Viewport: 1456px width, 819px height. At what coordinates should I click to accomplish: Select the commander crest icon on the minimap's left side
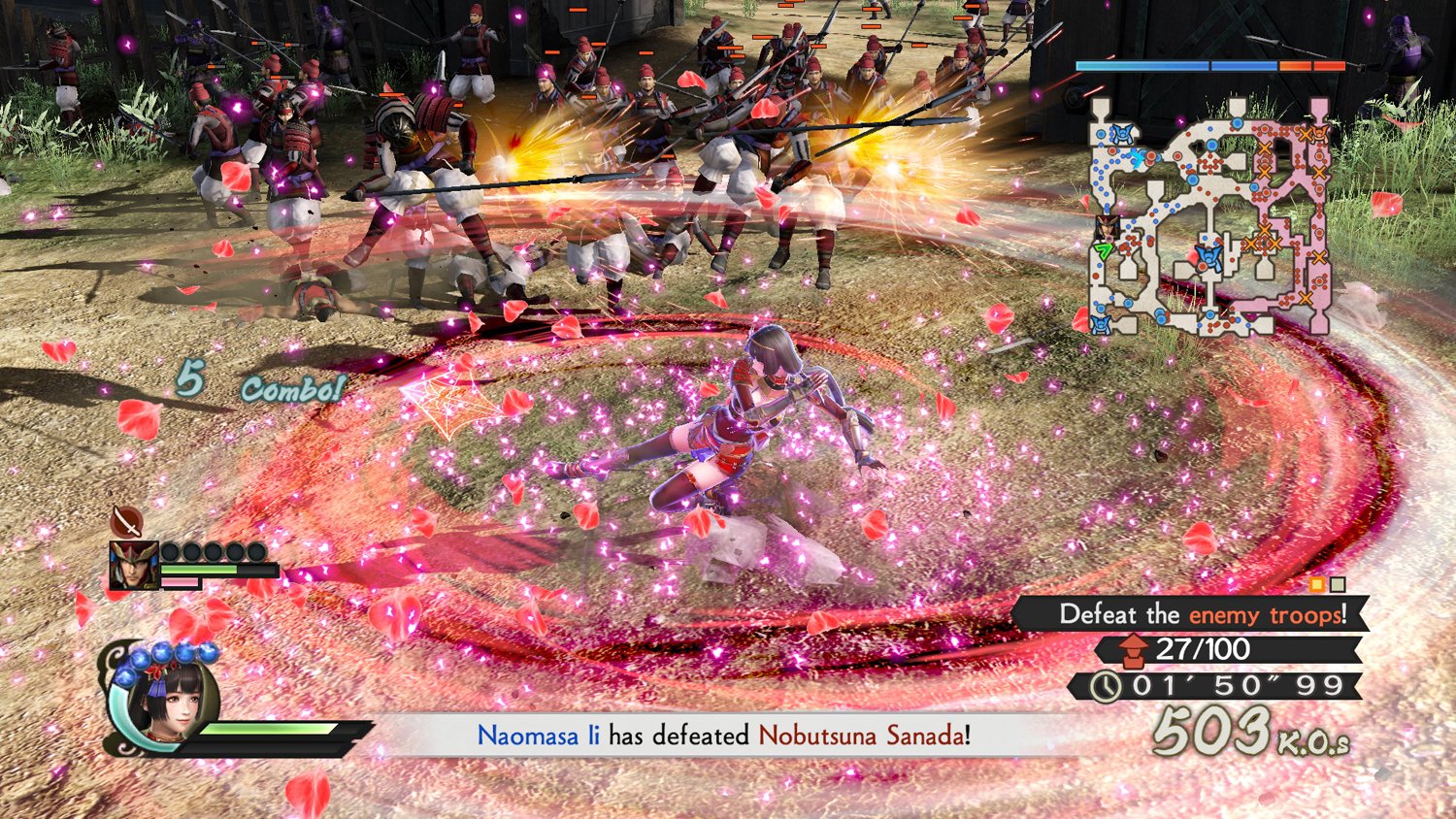(1108, 228)
